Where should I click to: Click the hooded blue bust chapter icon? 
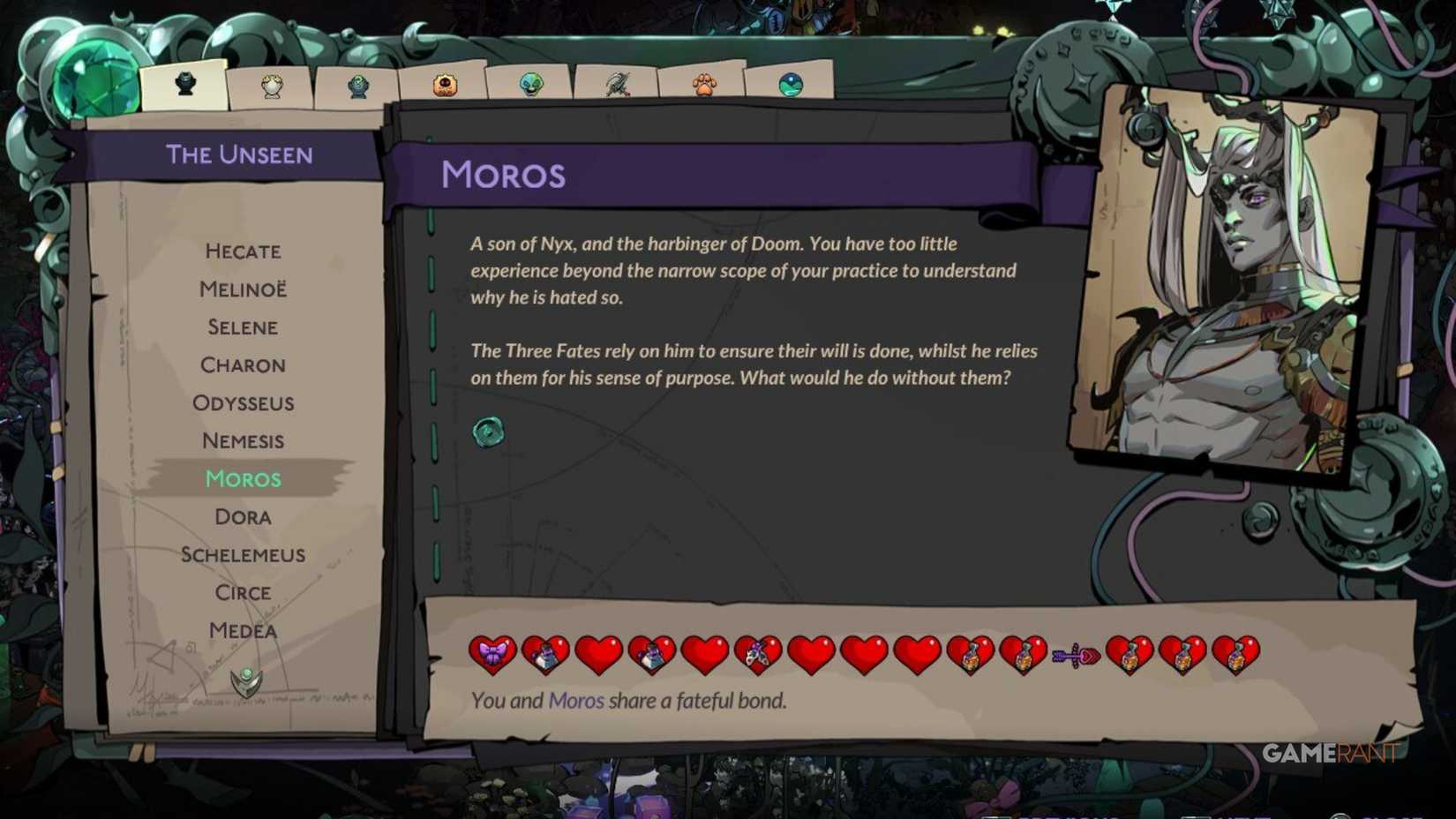click(358, 86)
